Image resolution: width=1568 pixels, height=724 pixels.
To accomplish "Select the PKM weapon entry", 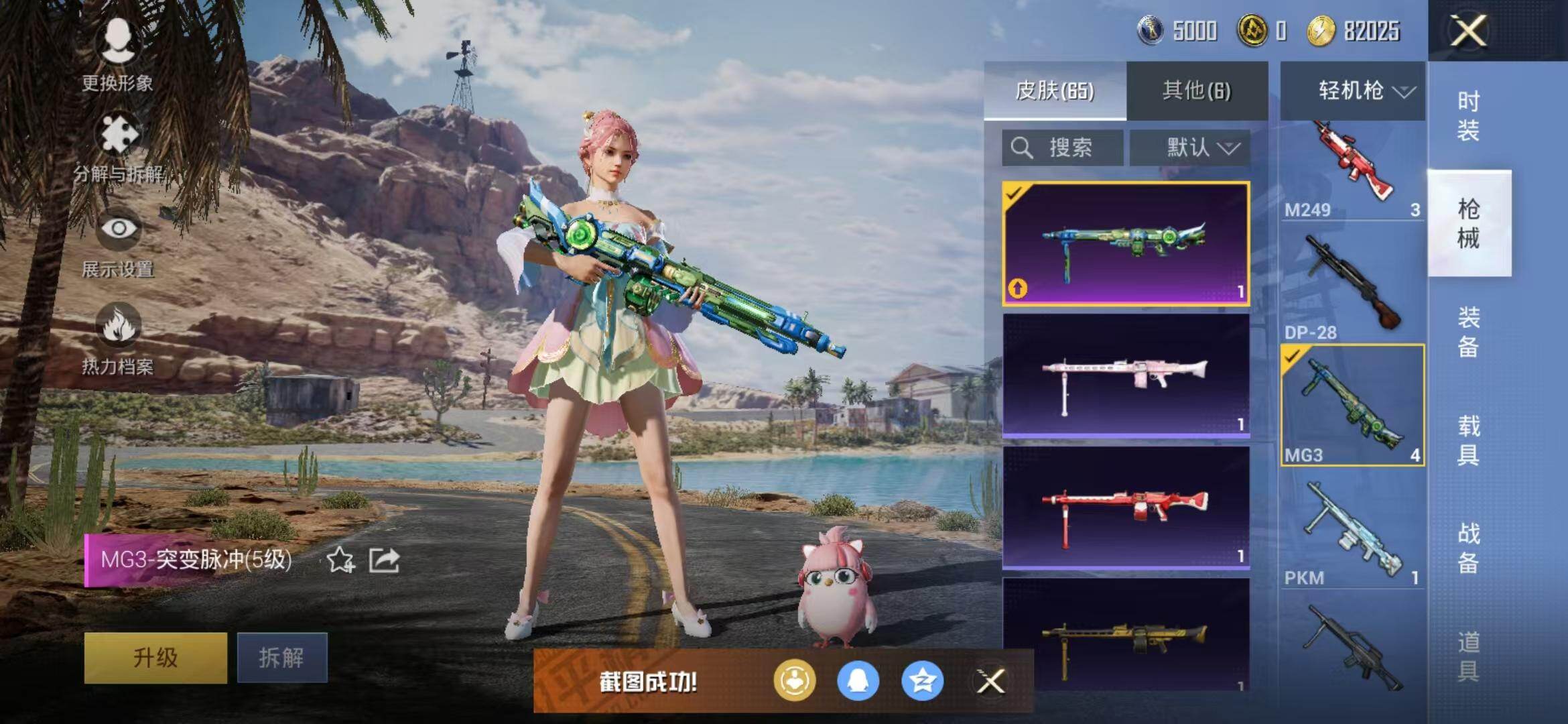I will coord(1352,533).
